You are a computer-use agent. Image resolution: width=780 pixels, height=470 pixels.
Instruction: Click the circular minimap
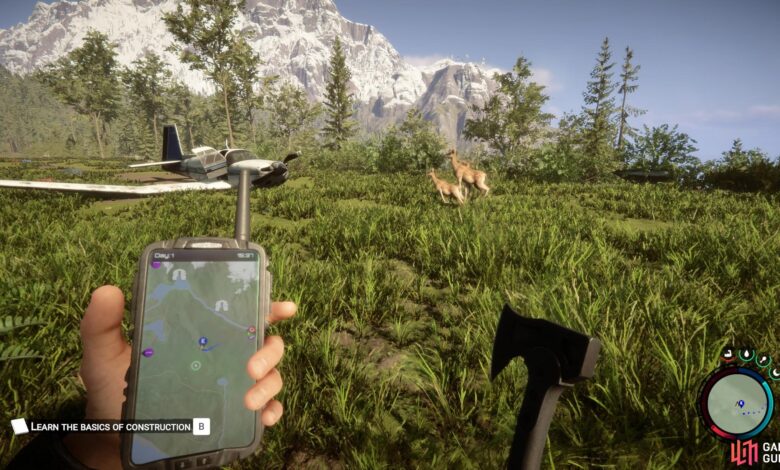(735, 402)
